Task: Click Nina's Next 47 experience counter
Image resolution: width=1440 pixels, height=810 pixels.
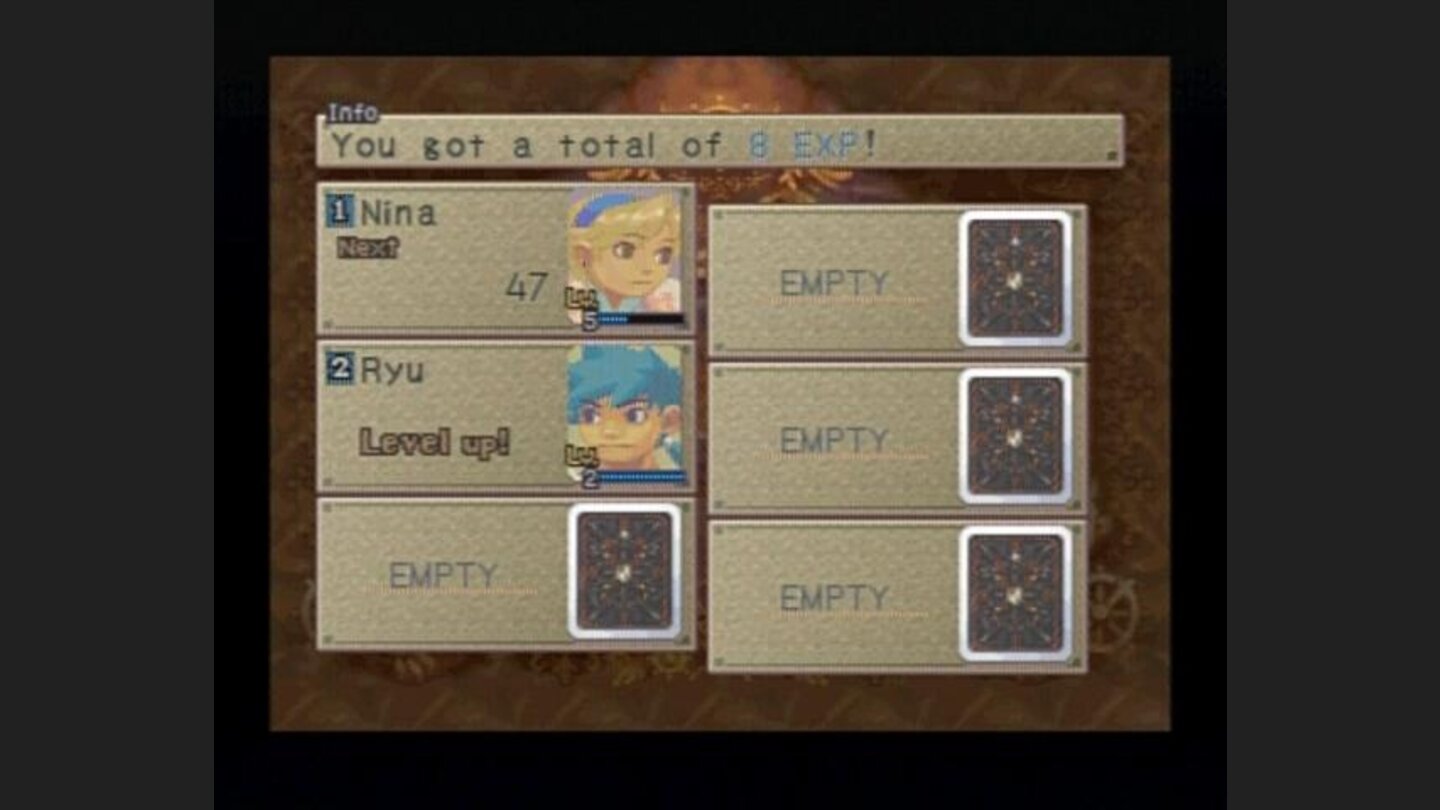Action: [x=518, y=285]
